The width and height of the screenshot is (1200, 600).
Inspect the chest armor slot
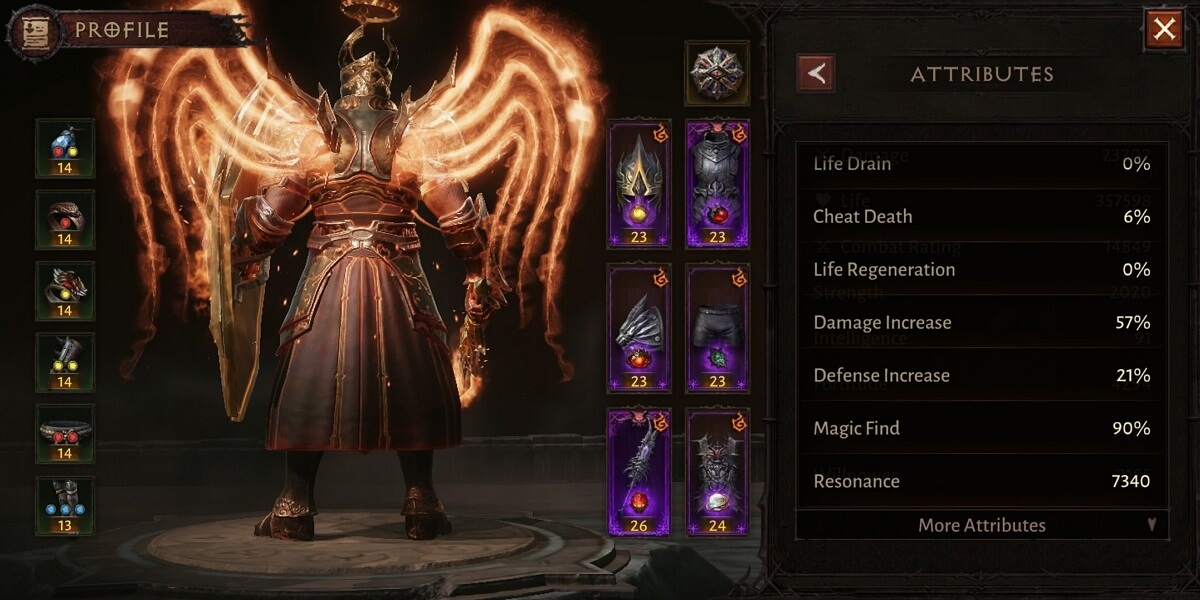(x=718, y=184)
